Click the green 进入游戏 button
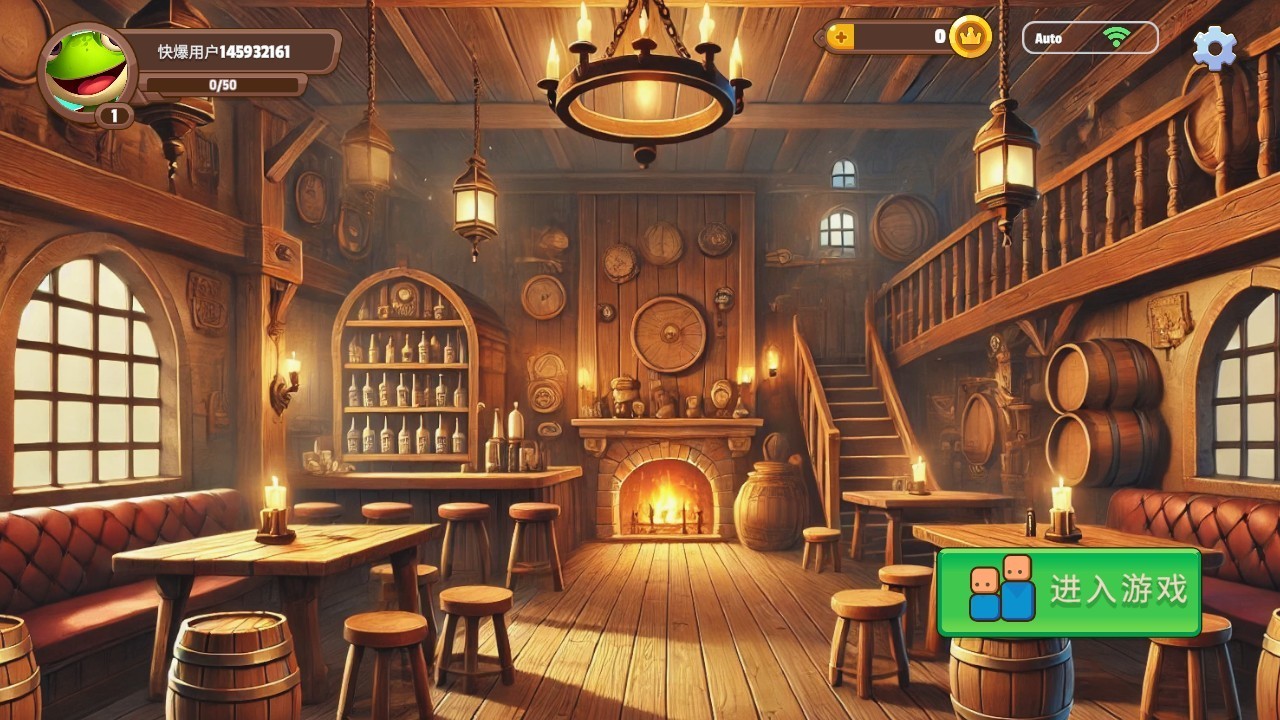This screenshot has height=720, width=1280. (x=1068, y=592)
